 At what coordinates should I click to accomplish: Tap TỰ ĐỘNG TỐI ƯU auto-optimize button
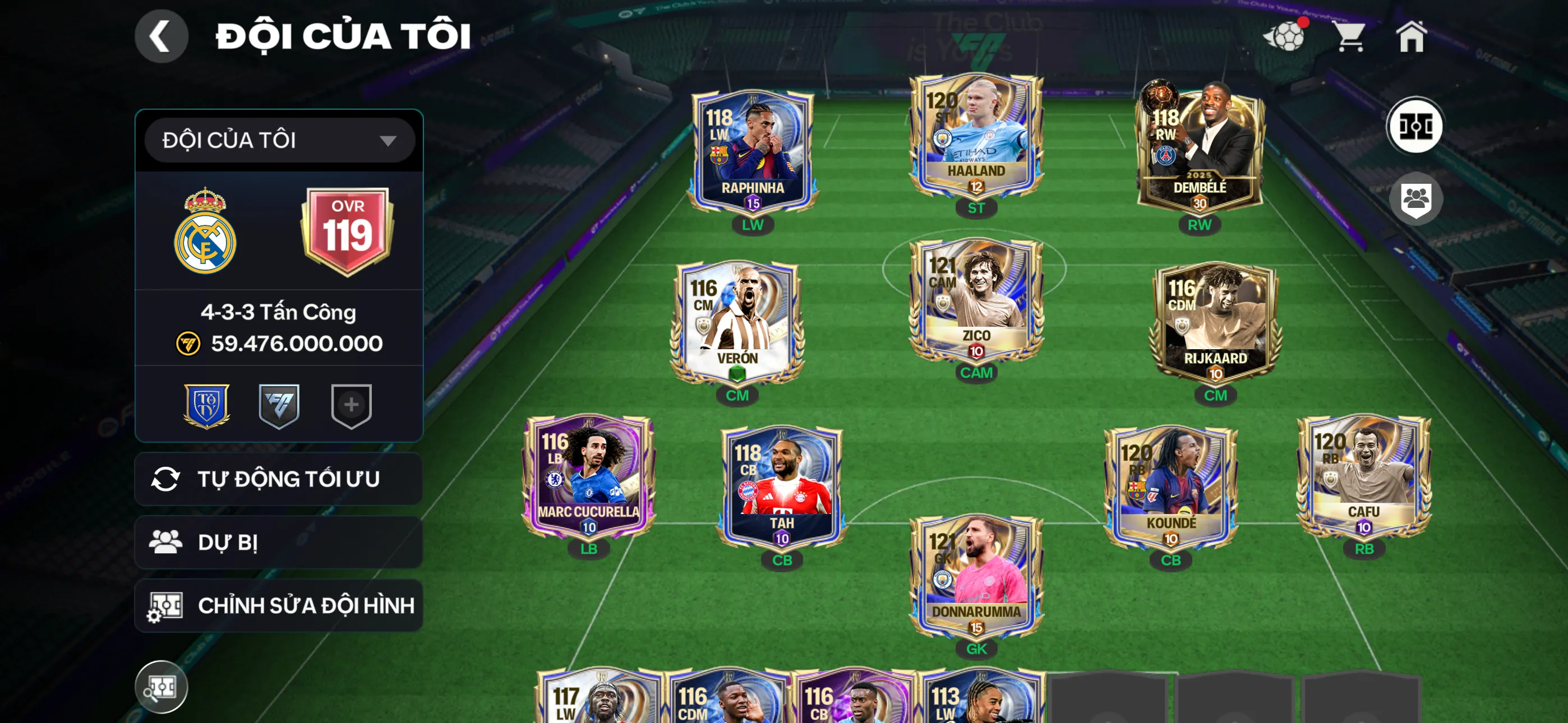(279, 479)
